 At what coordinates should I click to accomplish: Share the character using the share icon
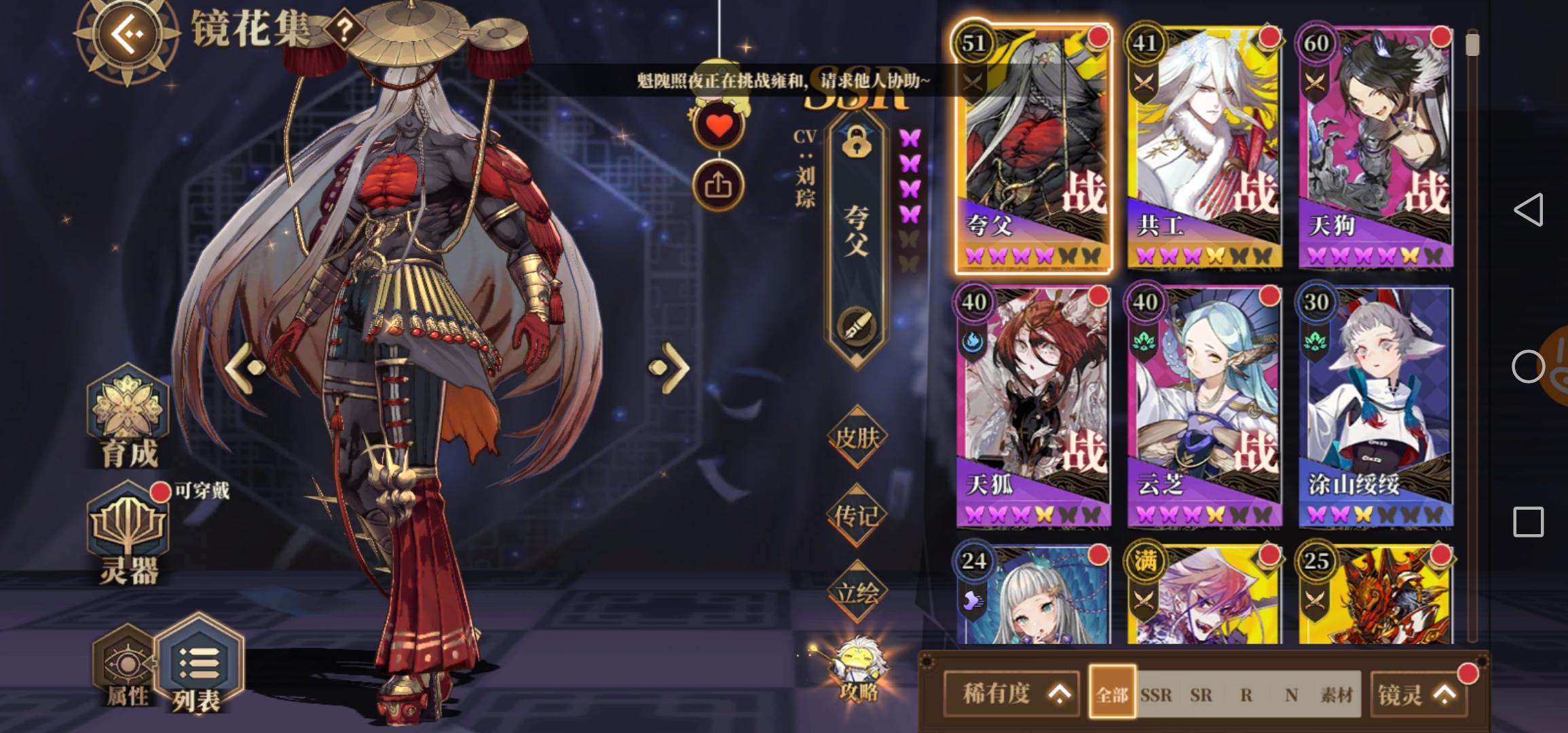(719, 183)
